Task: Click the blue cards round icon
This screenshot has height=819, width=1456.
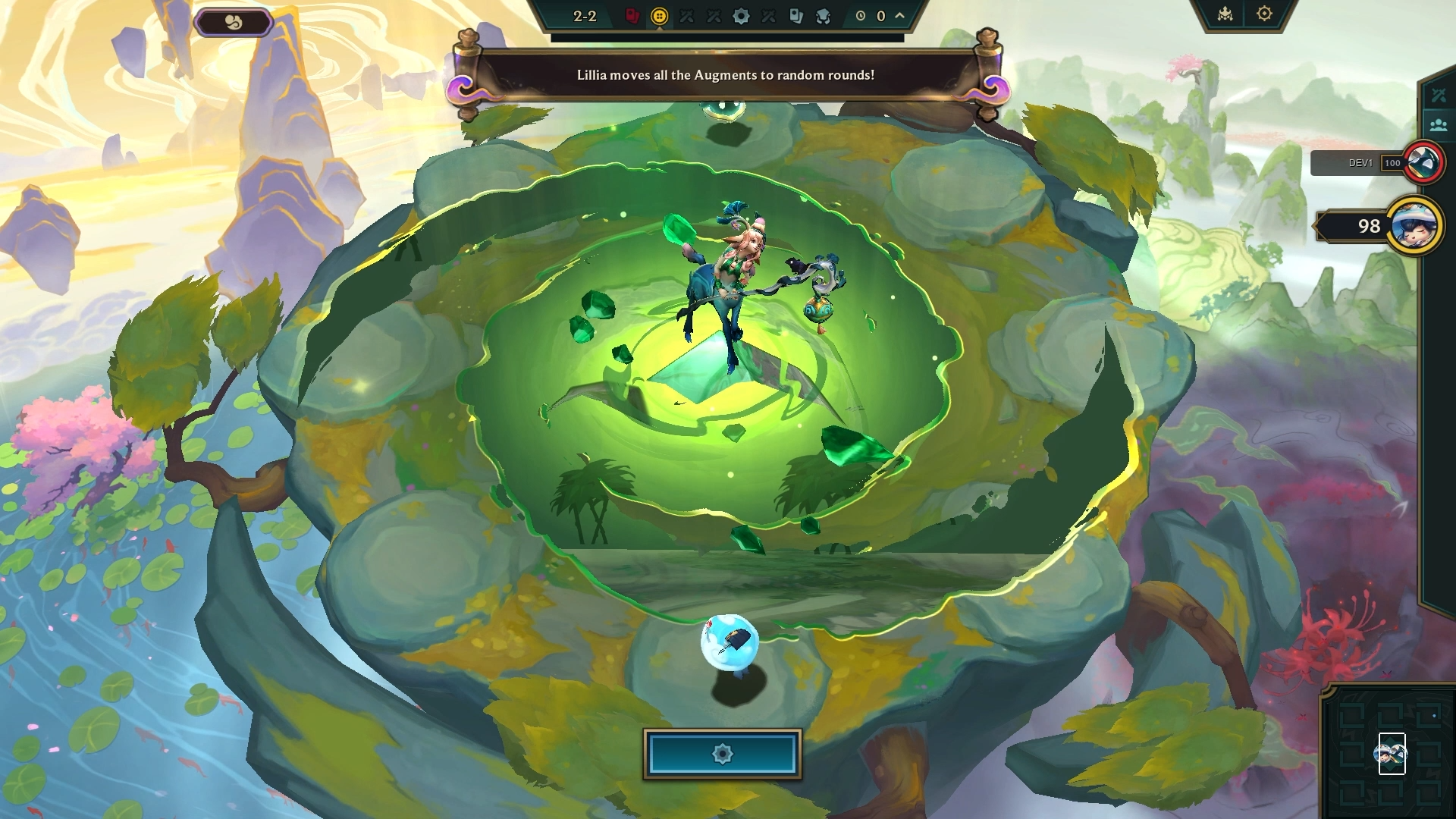Action: [795, 17]
